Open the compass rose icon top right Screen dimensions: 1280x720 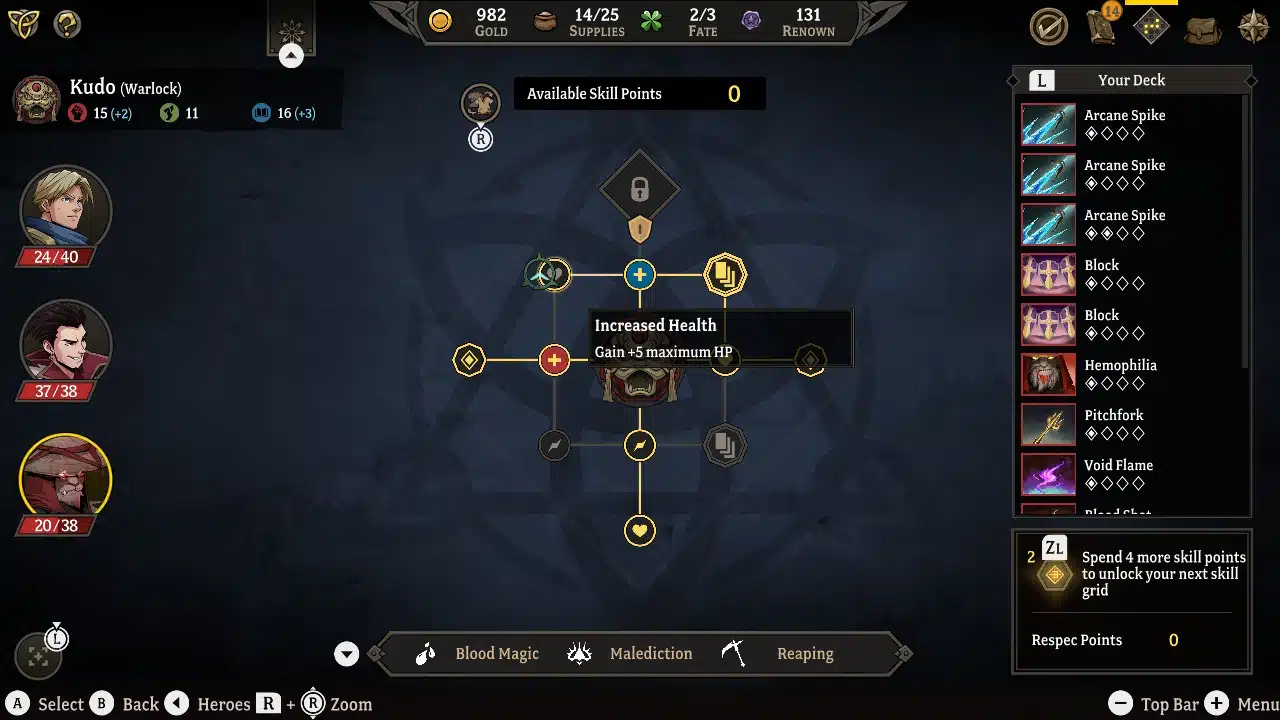[x=1254, y=27]
